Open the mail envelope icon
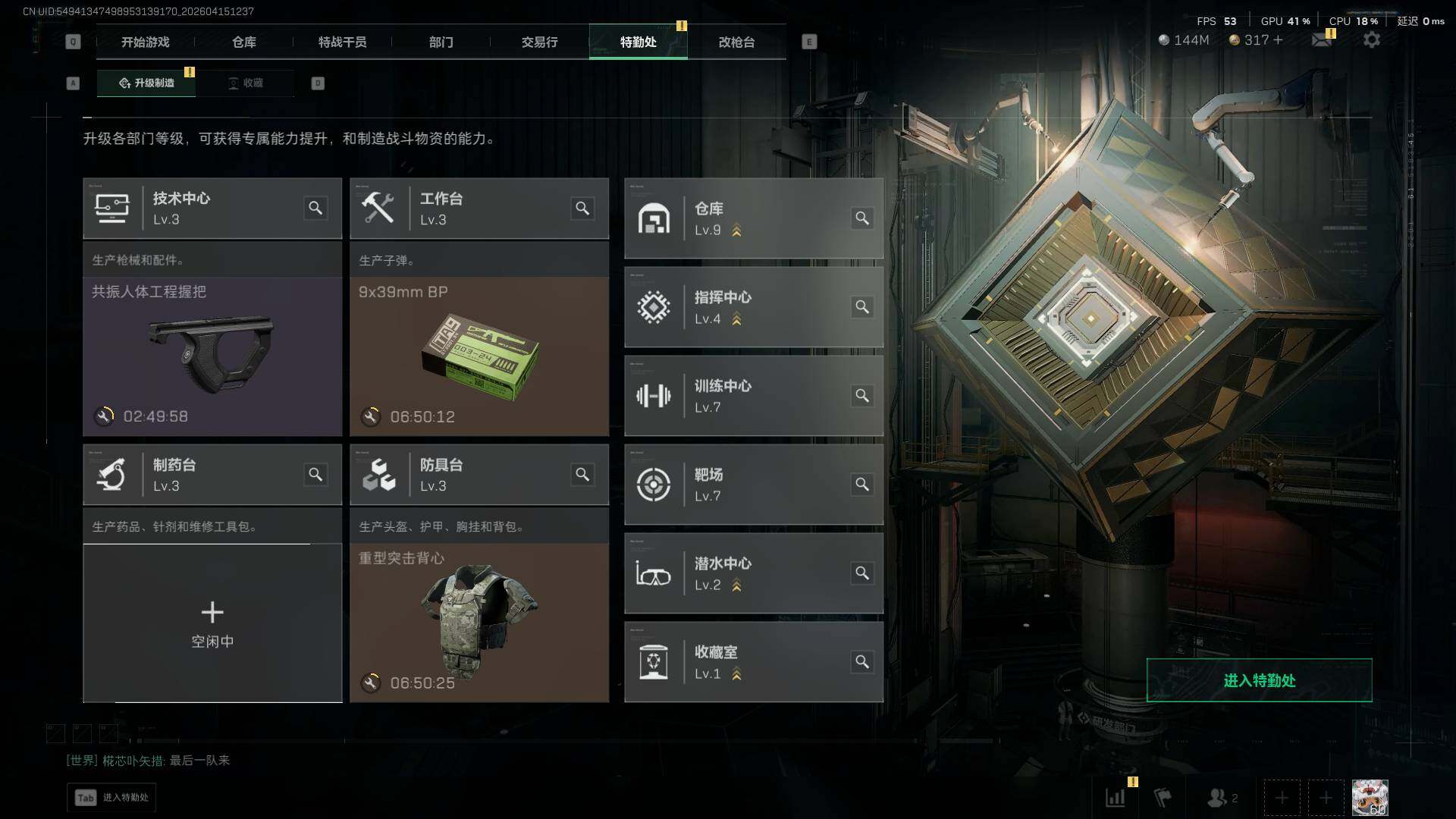This screenshot has width=1456, height=819. pyautogui.click(x=1322, y=40)
